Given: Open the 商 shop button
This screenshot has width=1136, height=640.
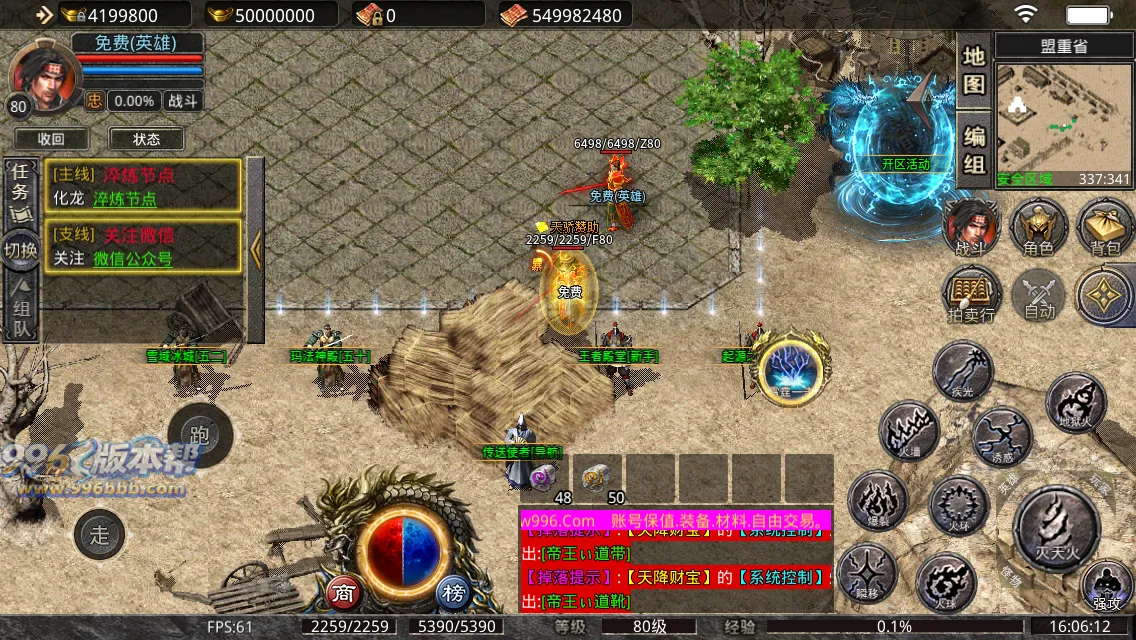Looking at the screenshot, I should [344, 593].
